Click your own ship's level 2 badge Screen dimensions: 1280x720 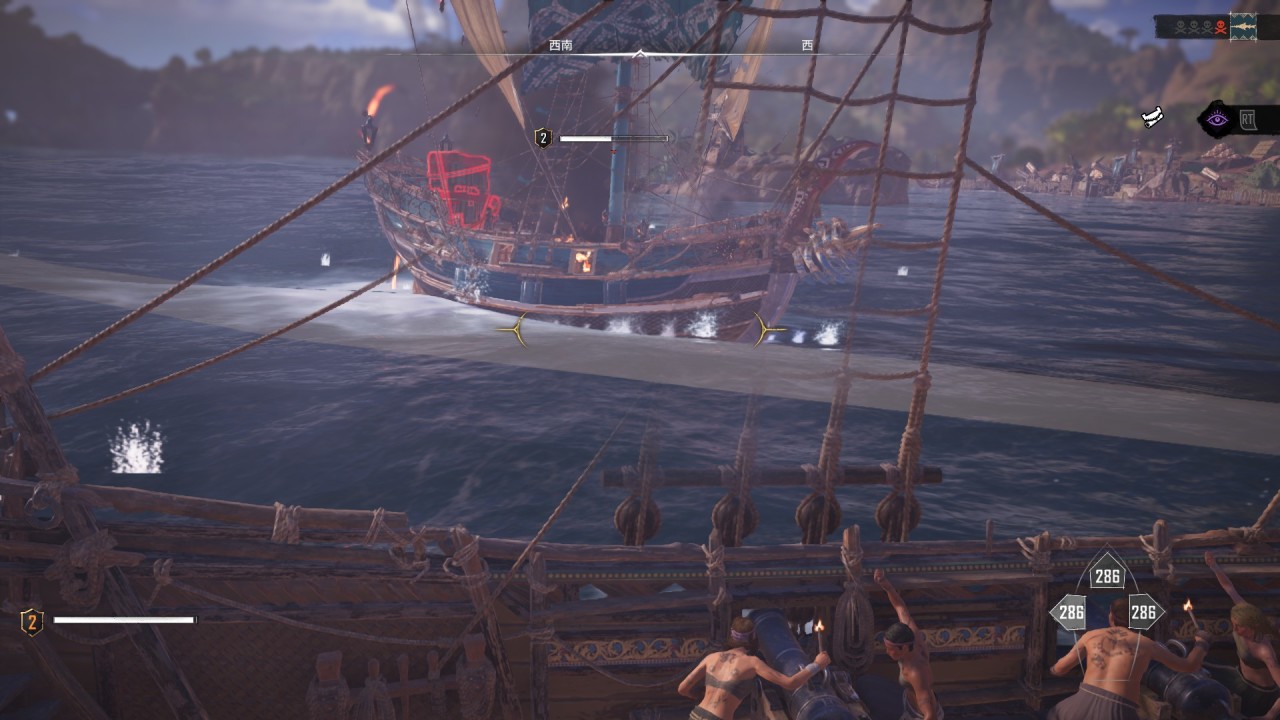click(x=32, y=623)
